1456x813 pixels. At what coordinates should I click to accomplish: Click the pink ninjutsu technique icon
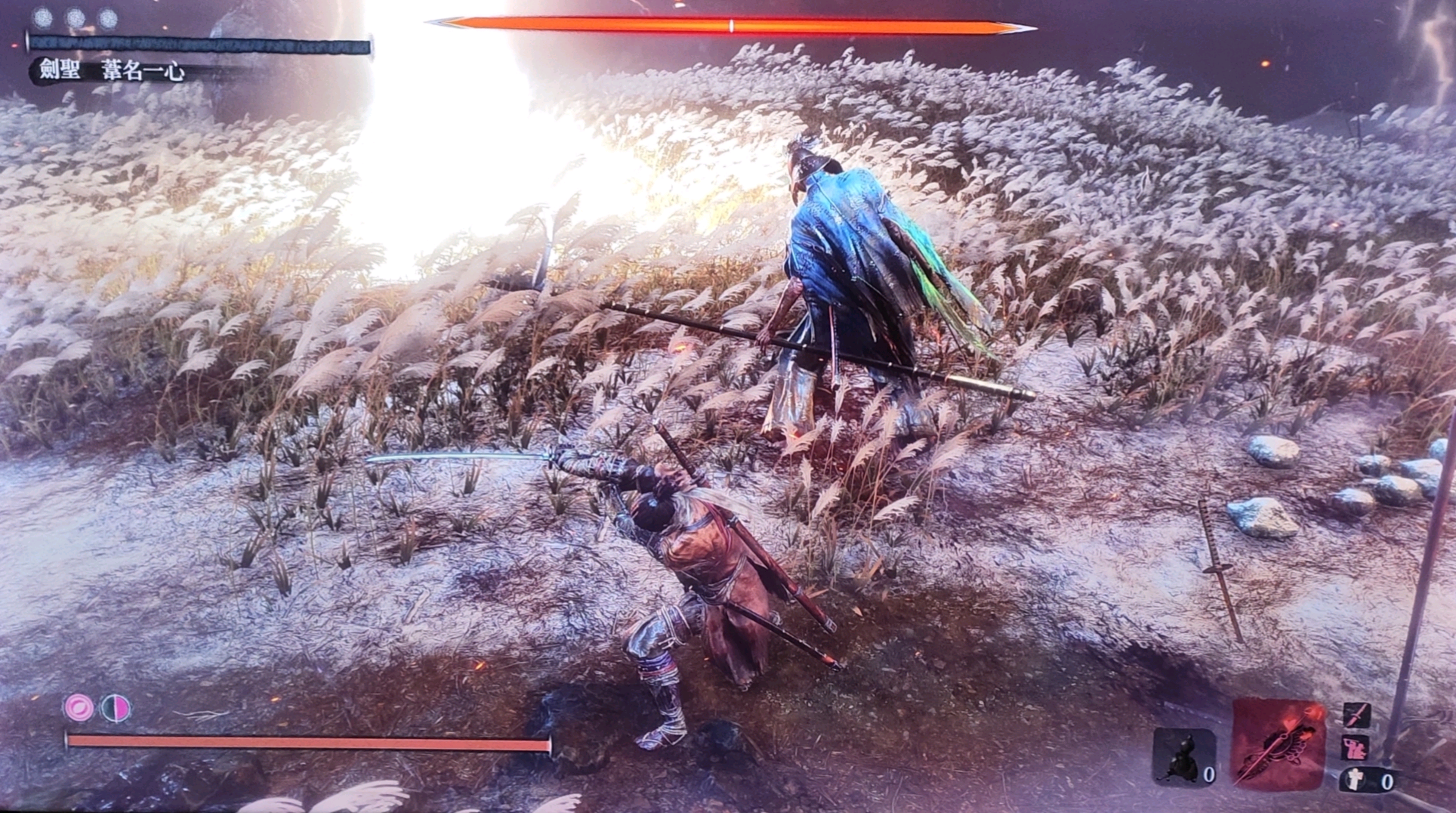[1356, 749]
